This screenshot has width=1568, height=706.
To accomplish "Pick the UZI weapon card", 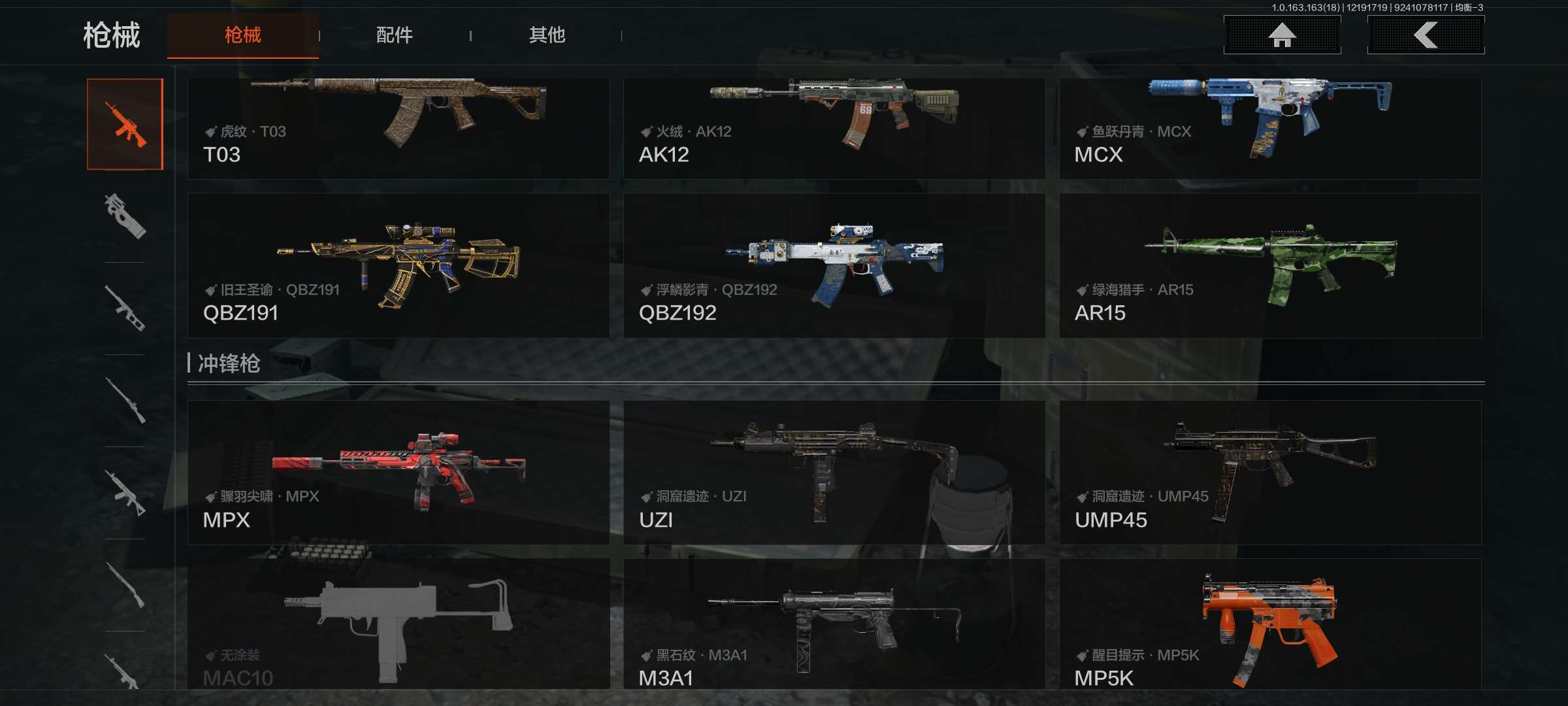I will [834, 472].
